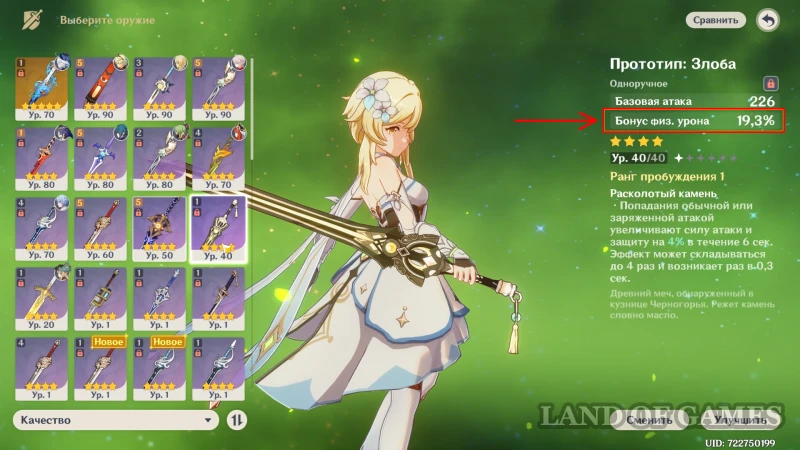Image resolution: width=800 pixels, height=450 pixels.
Task: Click Сменить to switch weapon
Action: pos(649,421)
